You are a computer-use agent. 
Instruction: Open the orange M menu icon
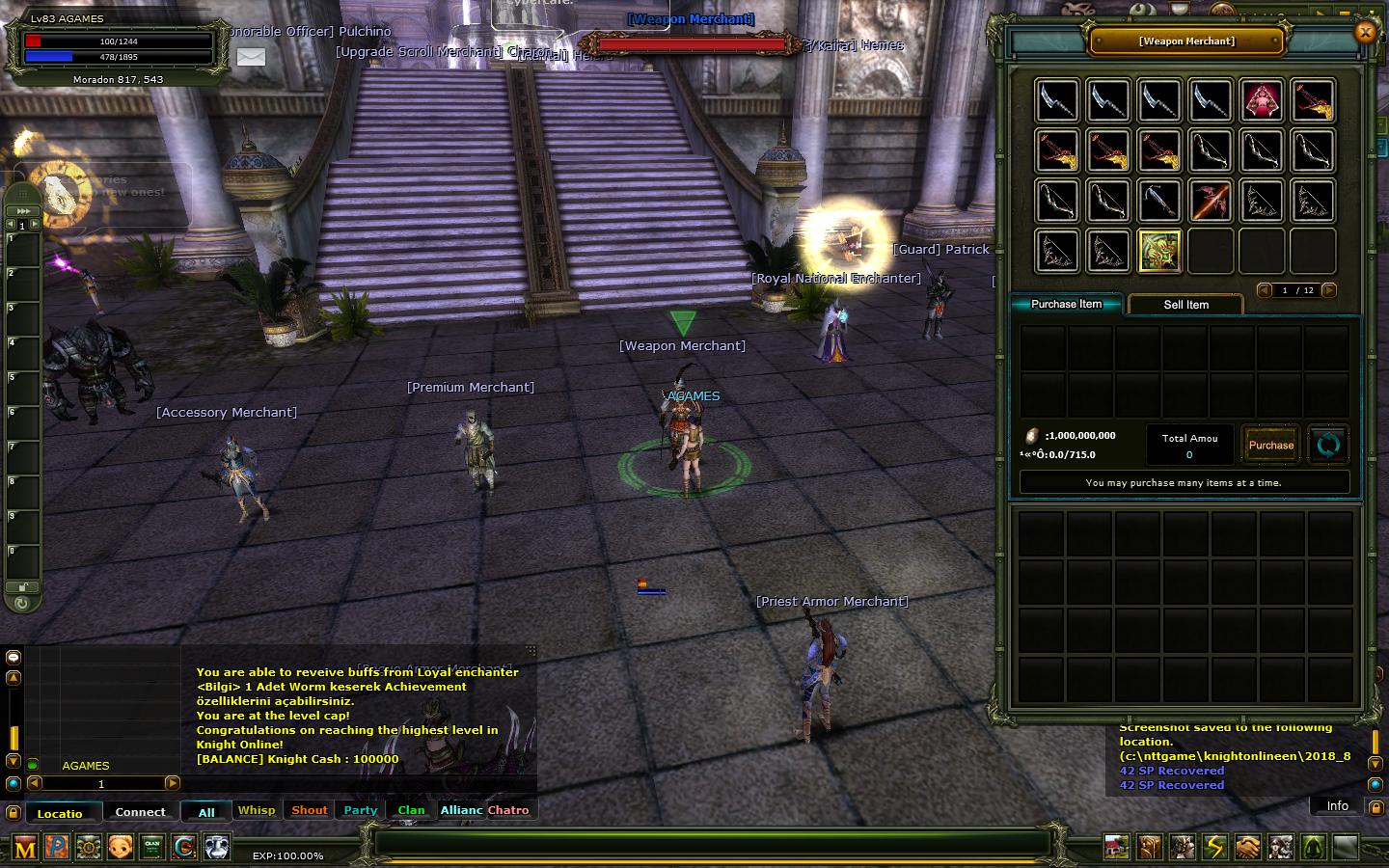(x=25, y=848)
